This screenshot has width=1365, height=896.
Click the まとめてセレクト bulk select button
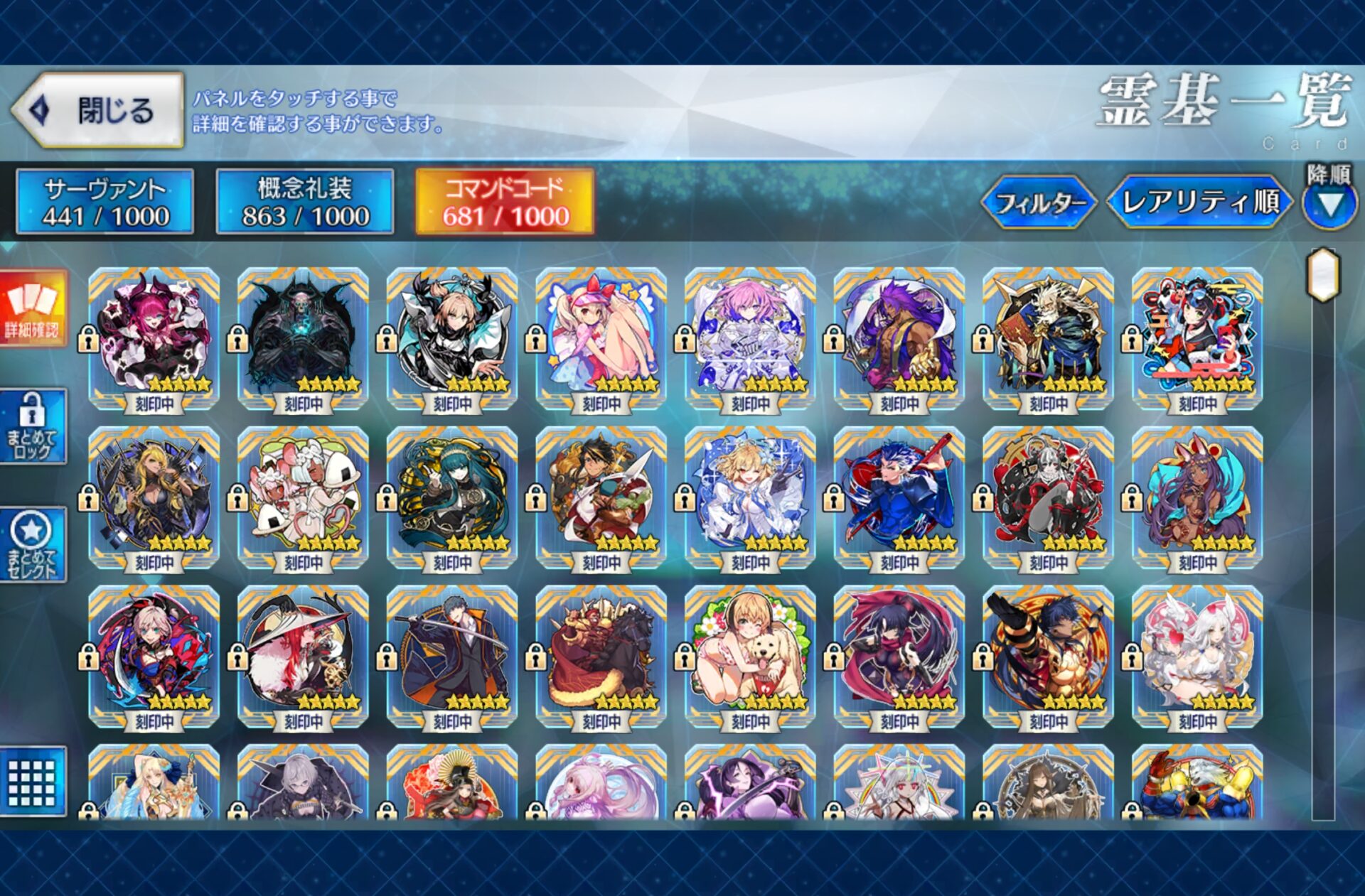[x=33, y=545]
